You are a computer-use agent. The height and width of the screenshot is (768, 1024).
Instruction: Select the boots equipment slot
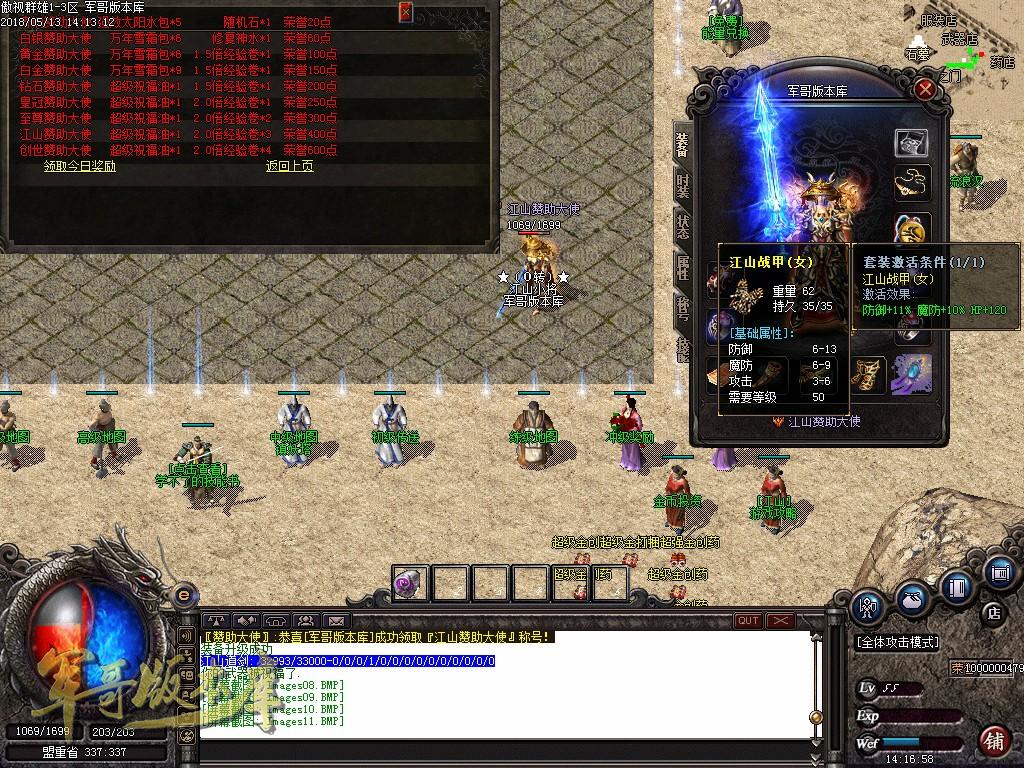[868, 374]
